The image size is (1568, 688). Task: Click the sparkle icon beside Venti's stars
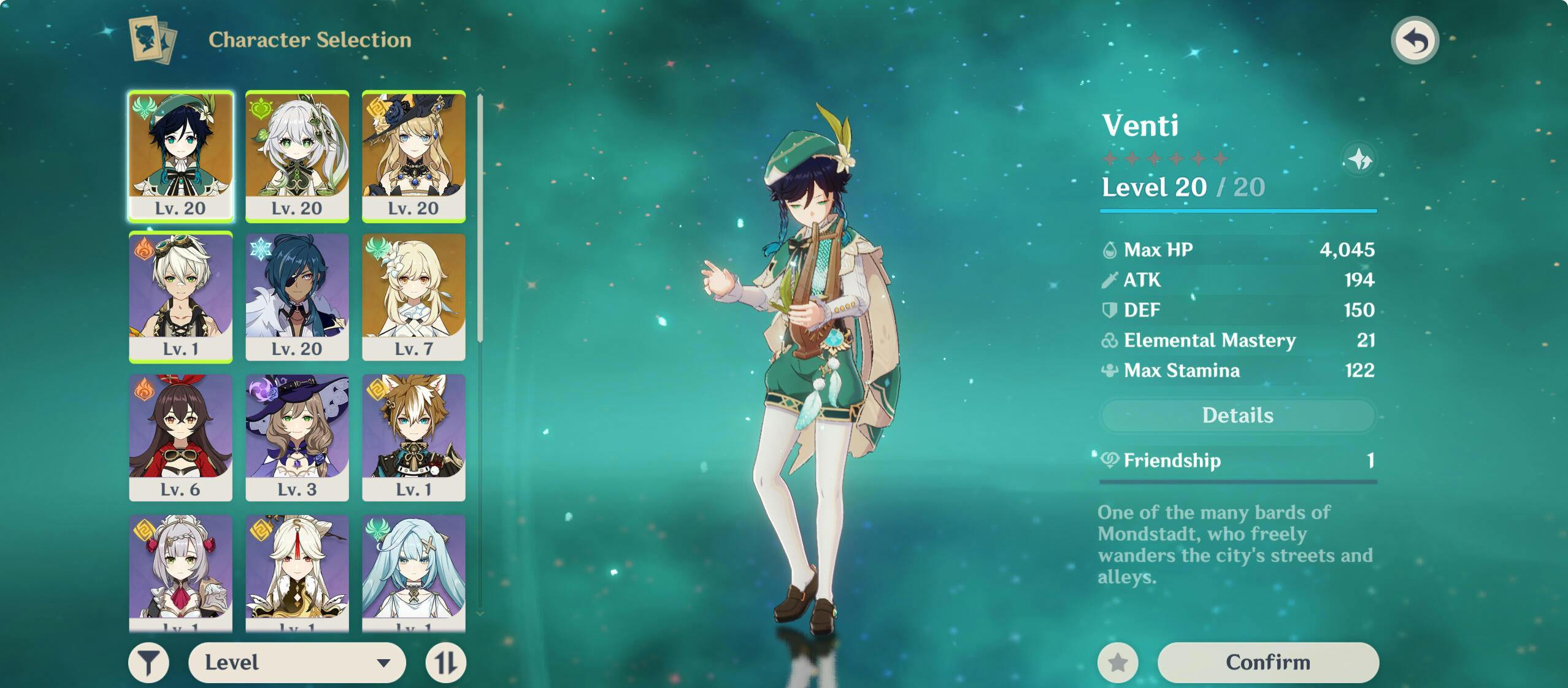tap(1359, 160)
